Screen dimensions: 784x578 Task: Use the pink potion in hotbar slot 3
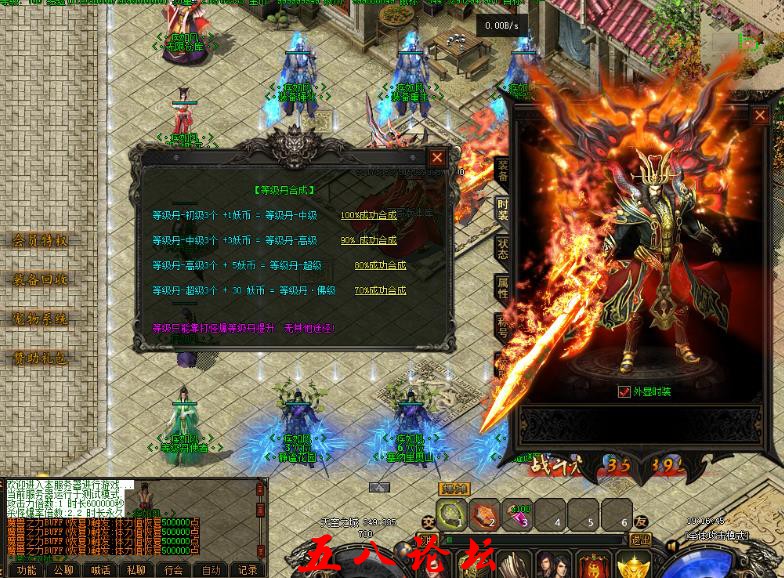pos(517,515)
